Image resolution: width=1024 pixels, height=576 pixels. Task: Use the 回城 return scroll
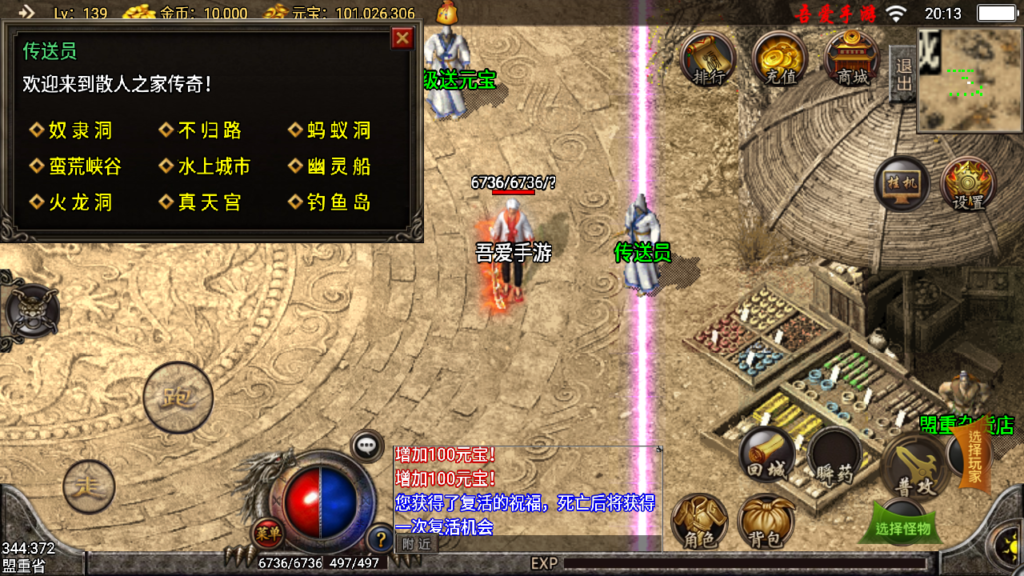(x=767, y=456)
